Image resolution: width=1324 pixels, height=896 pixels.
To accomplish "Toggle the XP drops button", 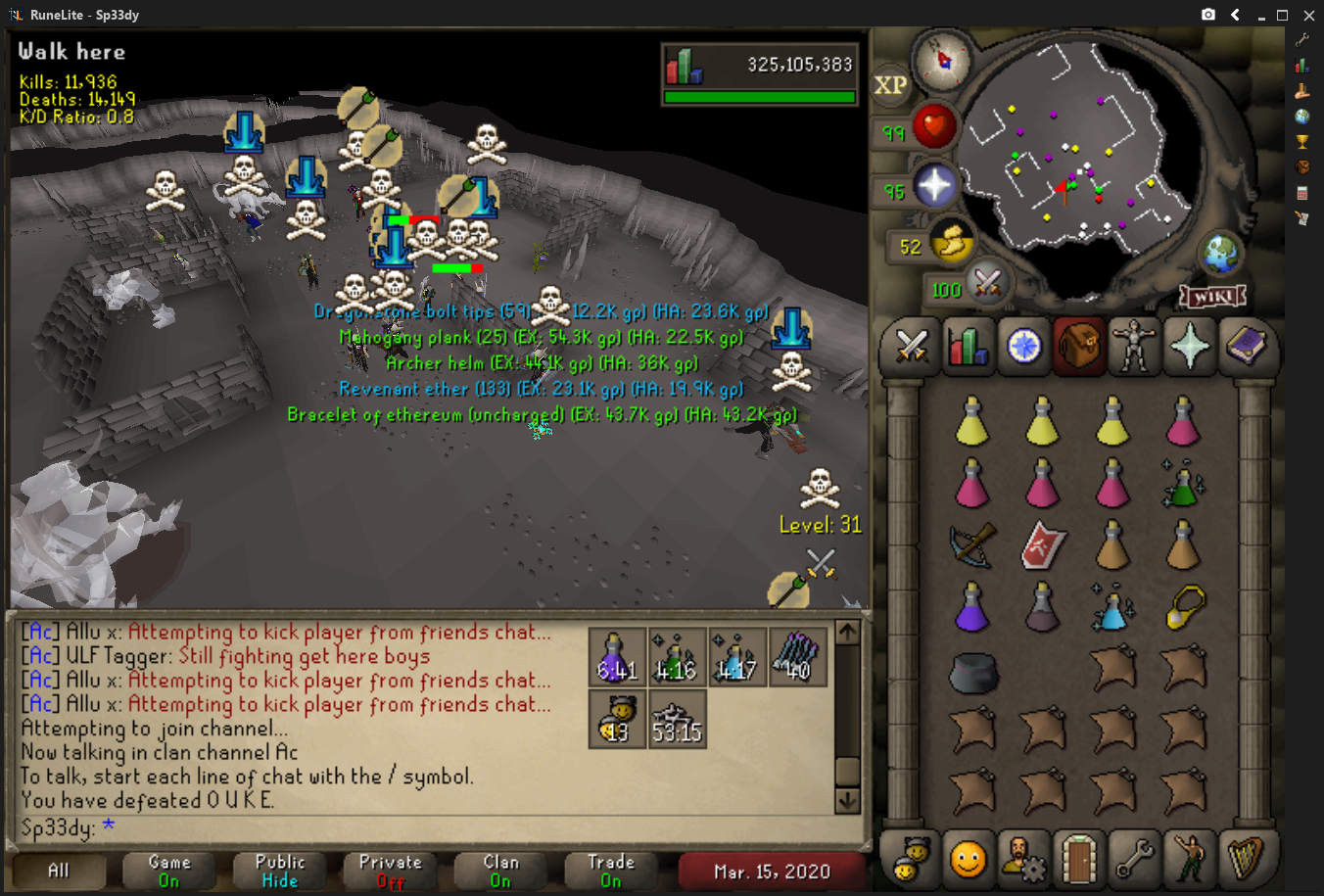I will click(890, 85).
